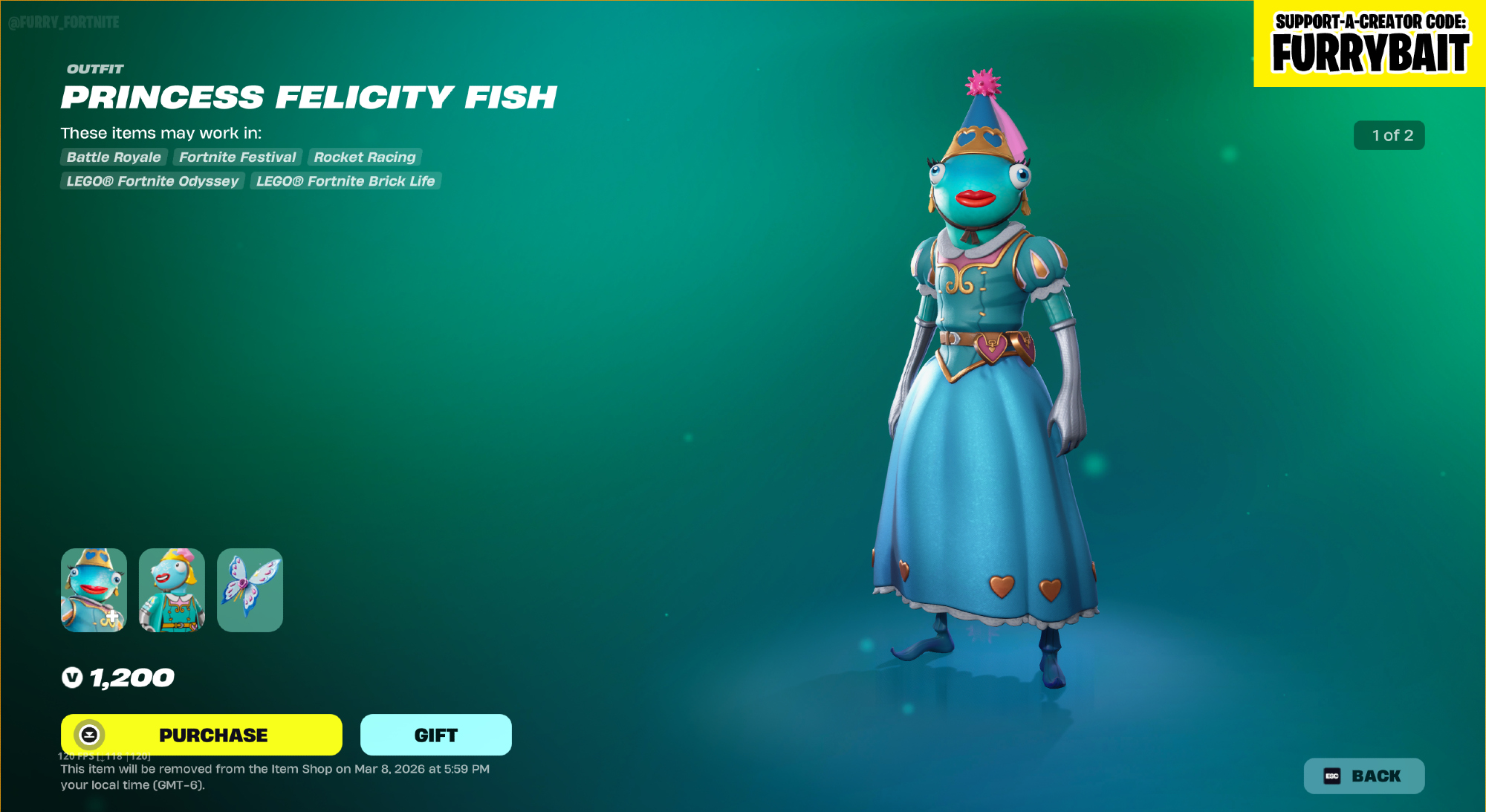
Task: Select the Rocket Racing tag
Action: (x=365, y=157)
